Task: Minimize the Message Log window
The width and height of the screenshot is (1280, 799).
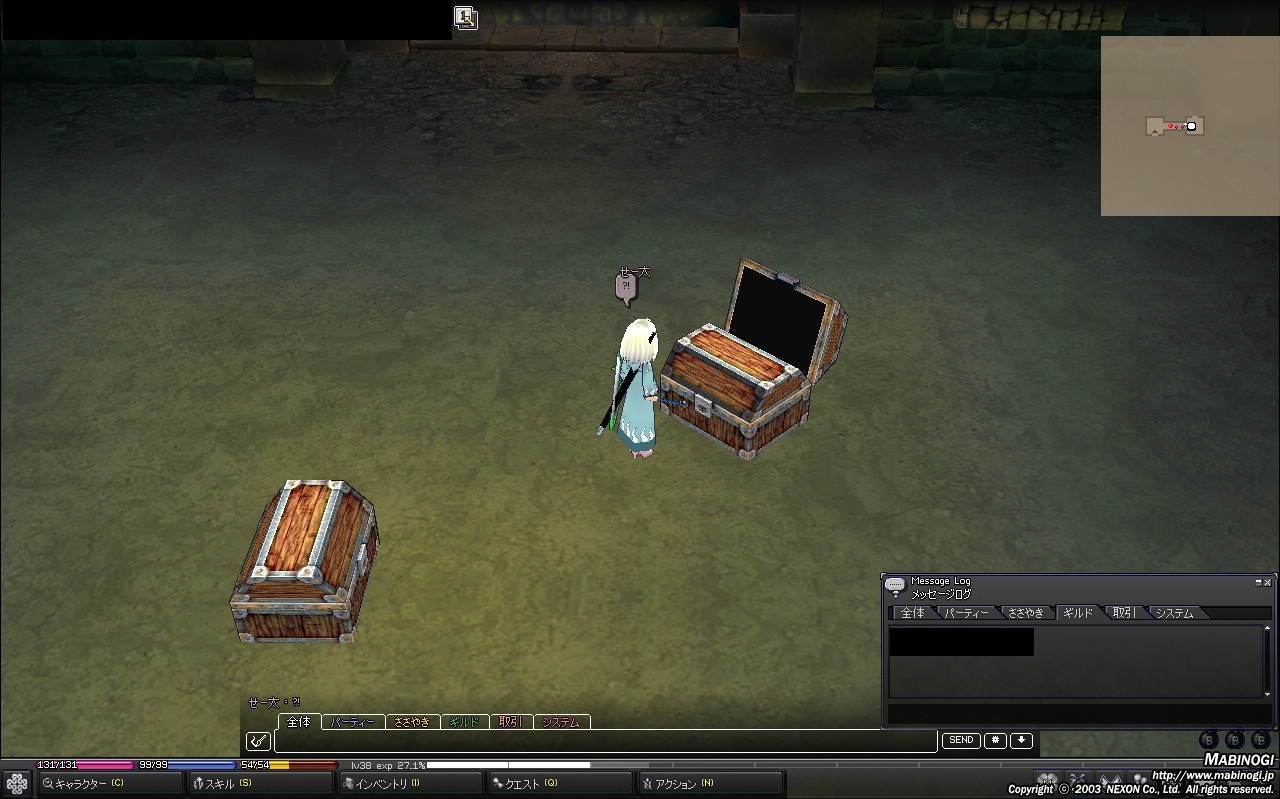Action: click(1258, 581)
